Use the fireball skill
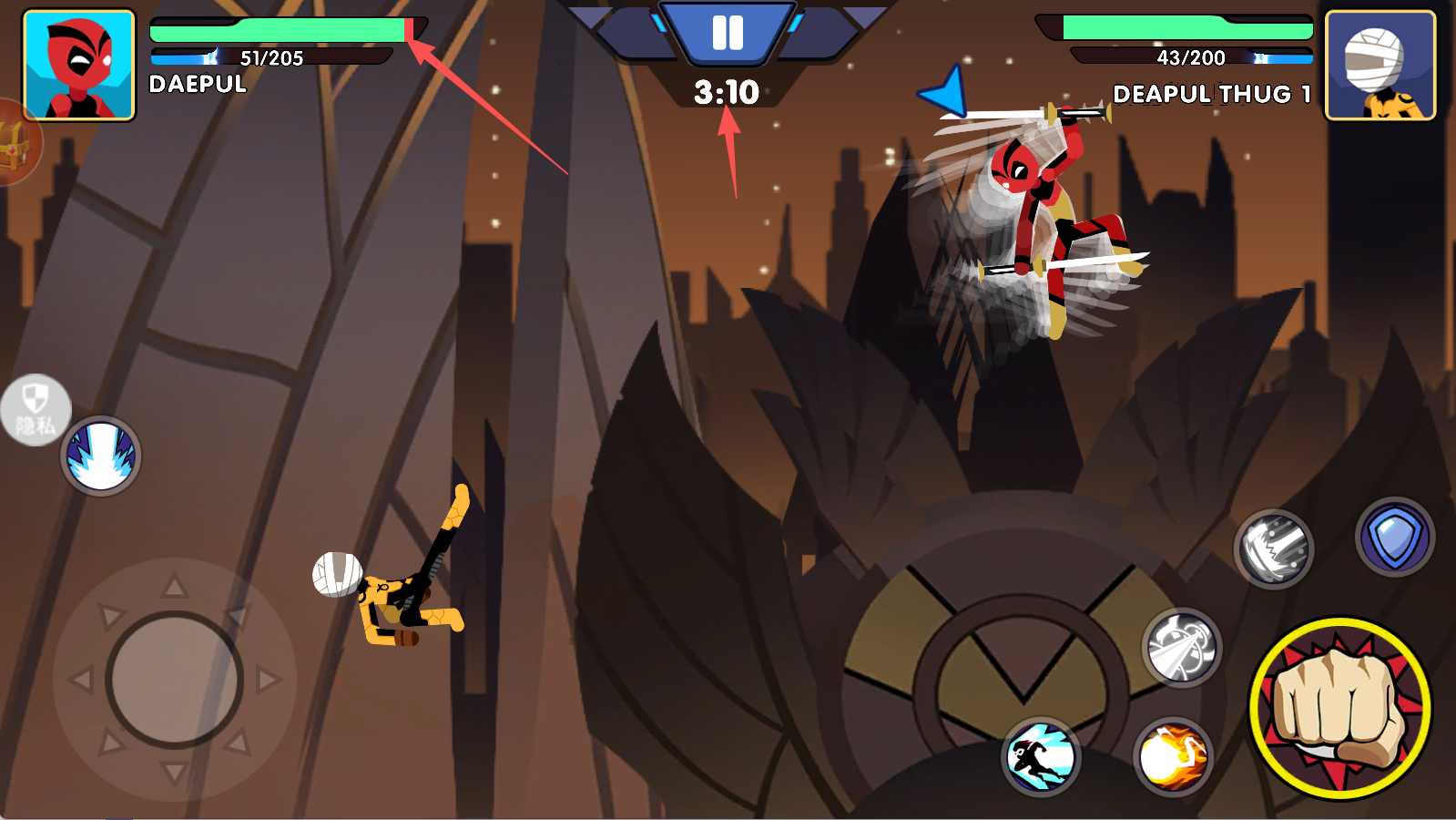This screenshot has height=820, width=1456. tap(1173, 757)
